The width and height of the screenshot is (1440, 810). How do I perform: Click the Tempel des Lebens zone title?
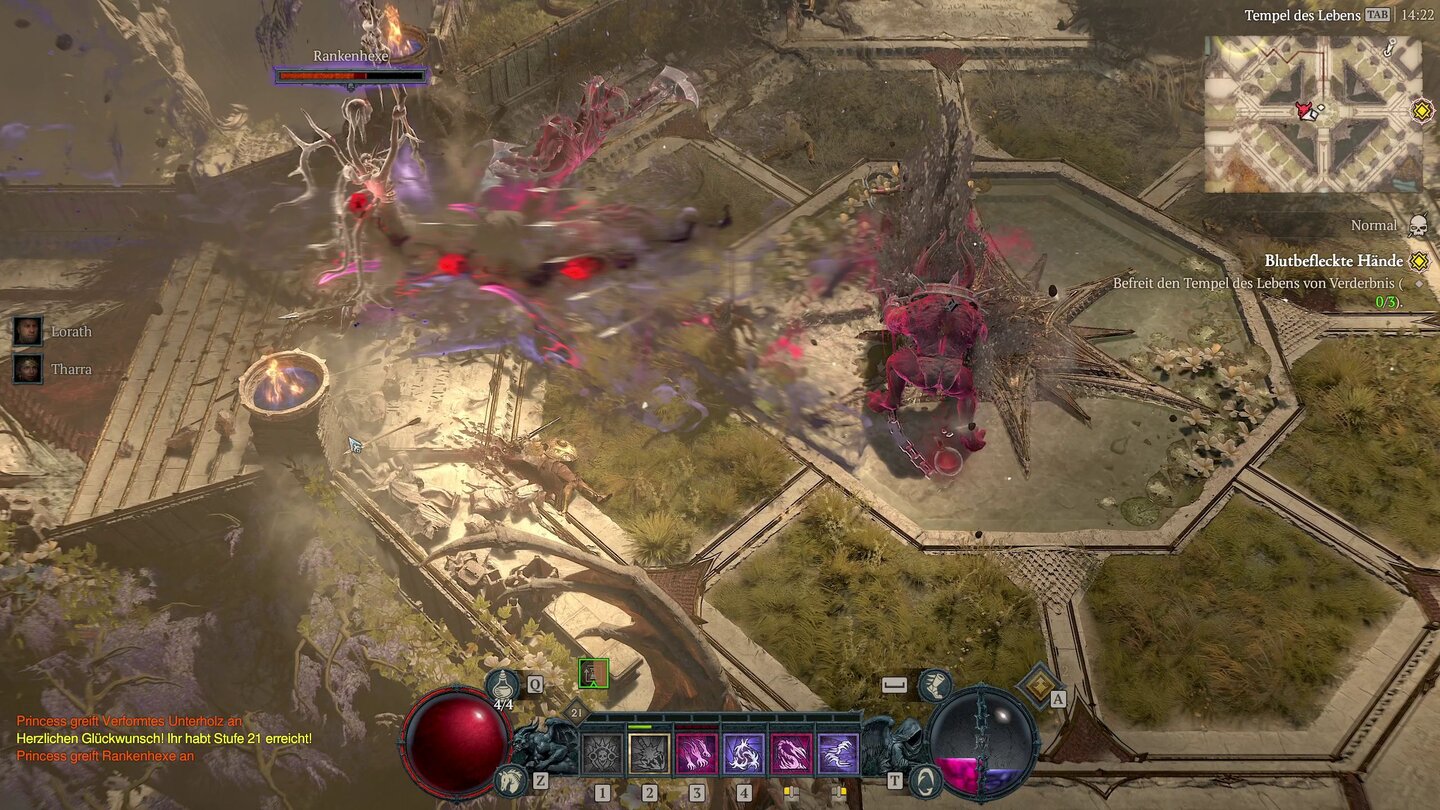[x=1303, y=15]
